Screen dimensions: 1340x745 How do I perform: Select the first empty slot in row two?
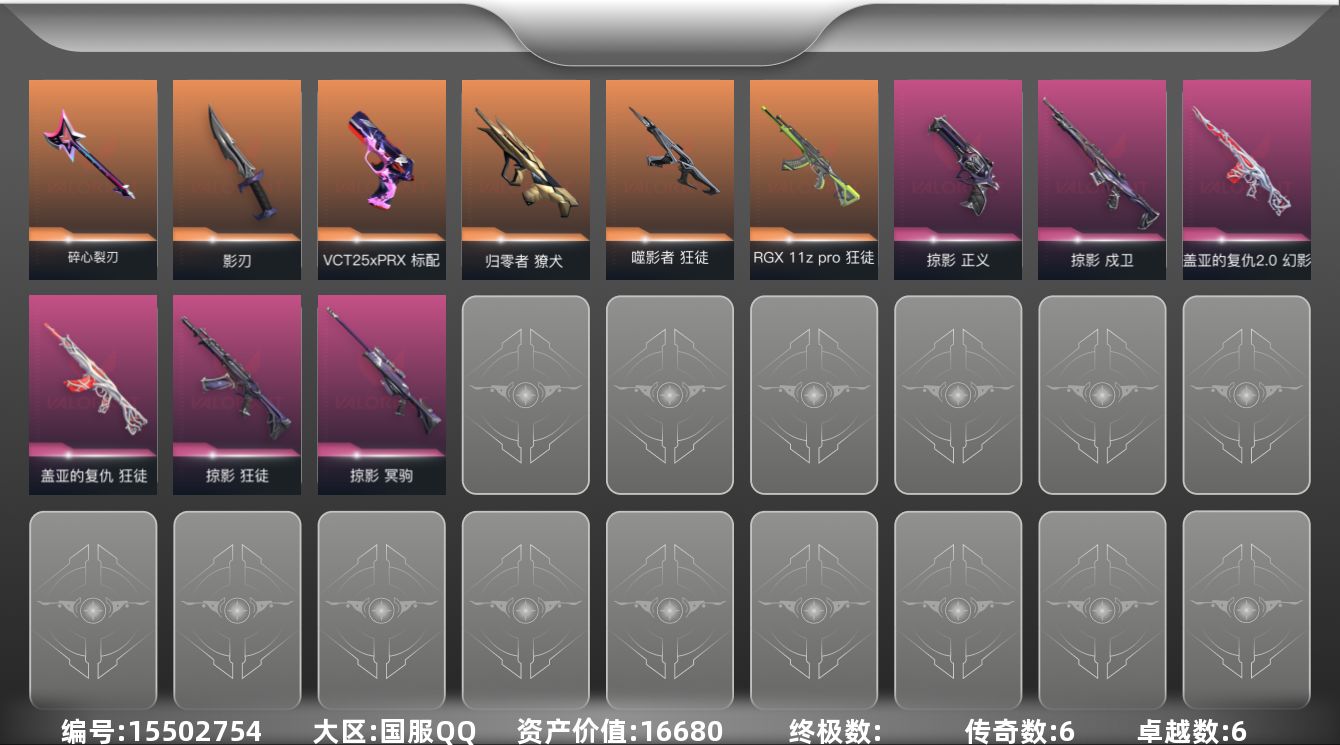pos(525,395)
